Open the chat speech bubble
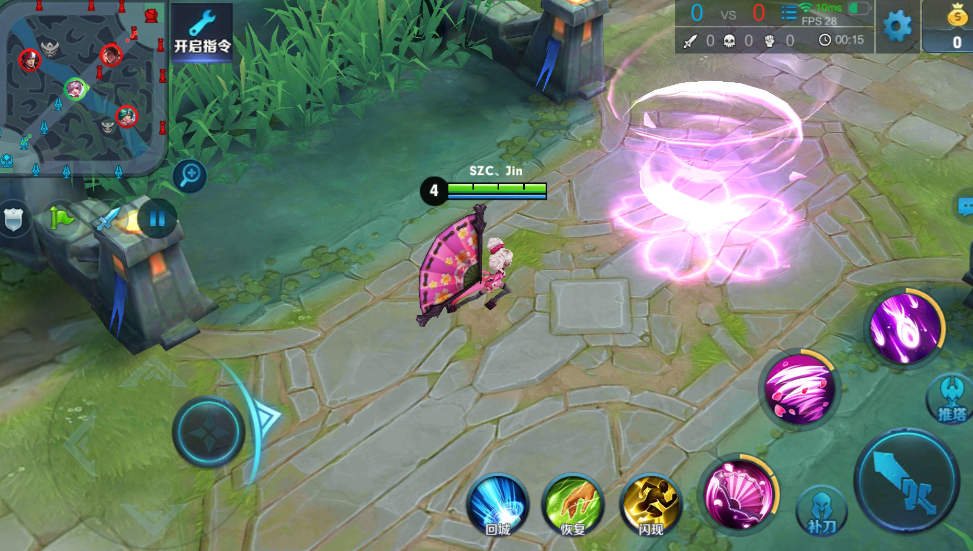Image resolution: width=973 pixels, height=551 pixels. coord(965,207)
